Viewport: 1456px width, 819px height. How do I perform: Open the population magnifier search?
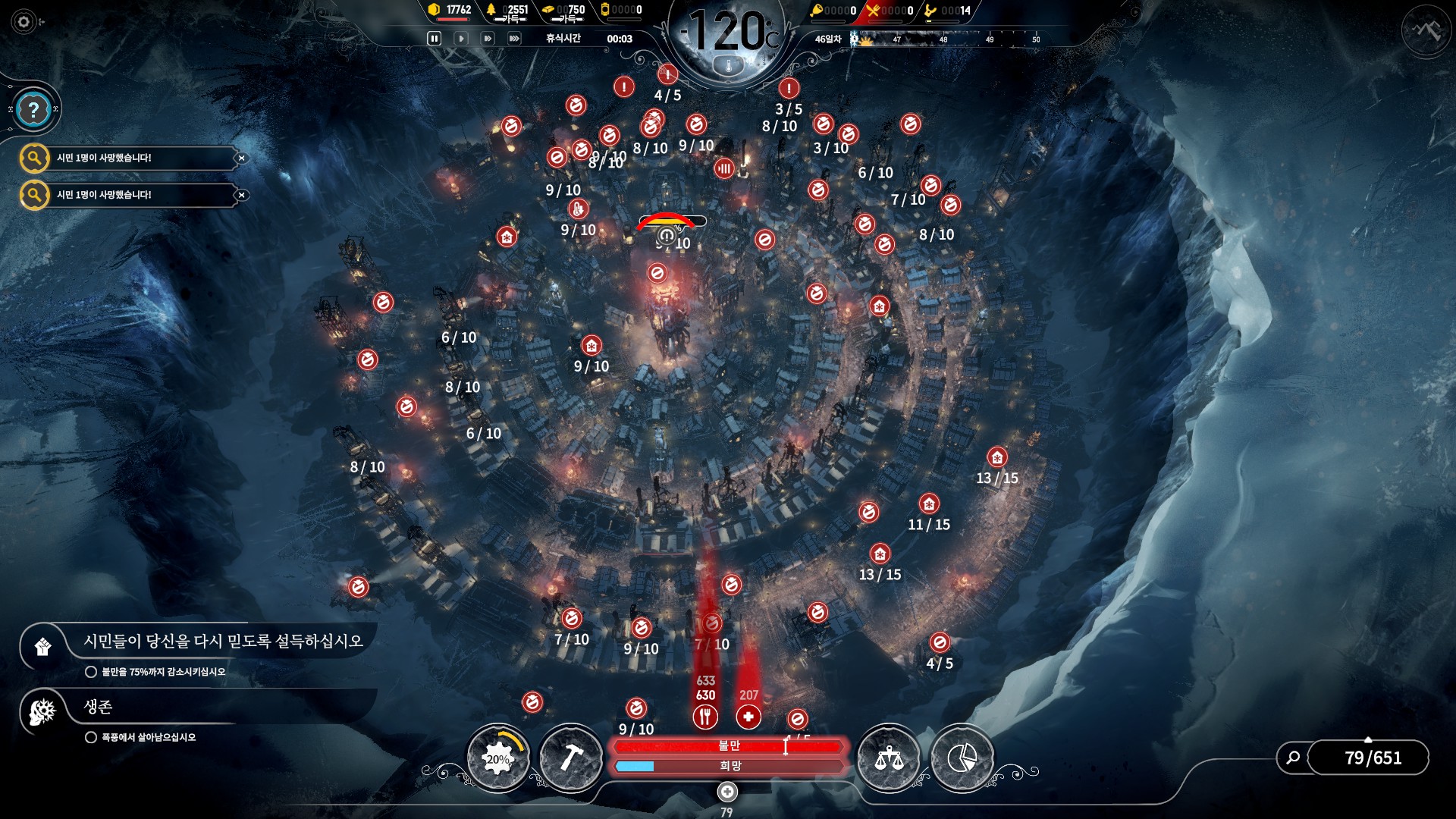click(1294, 758)
